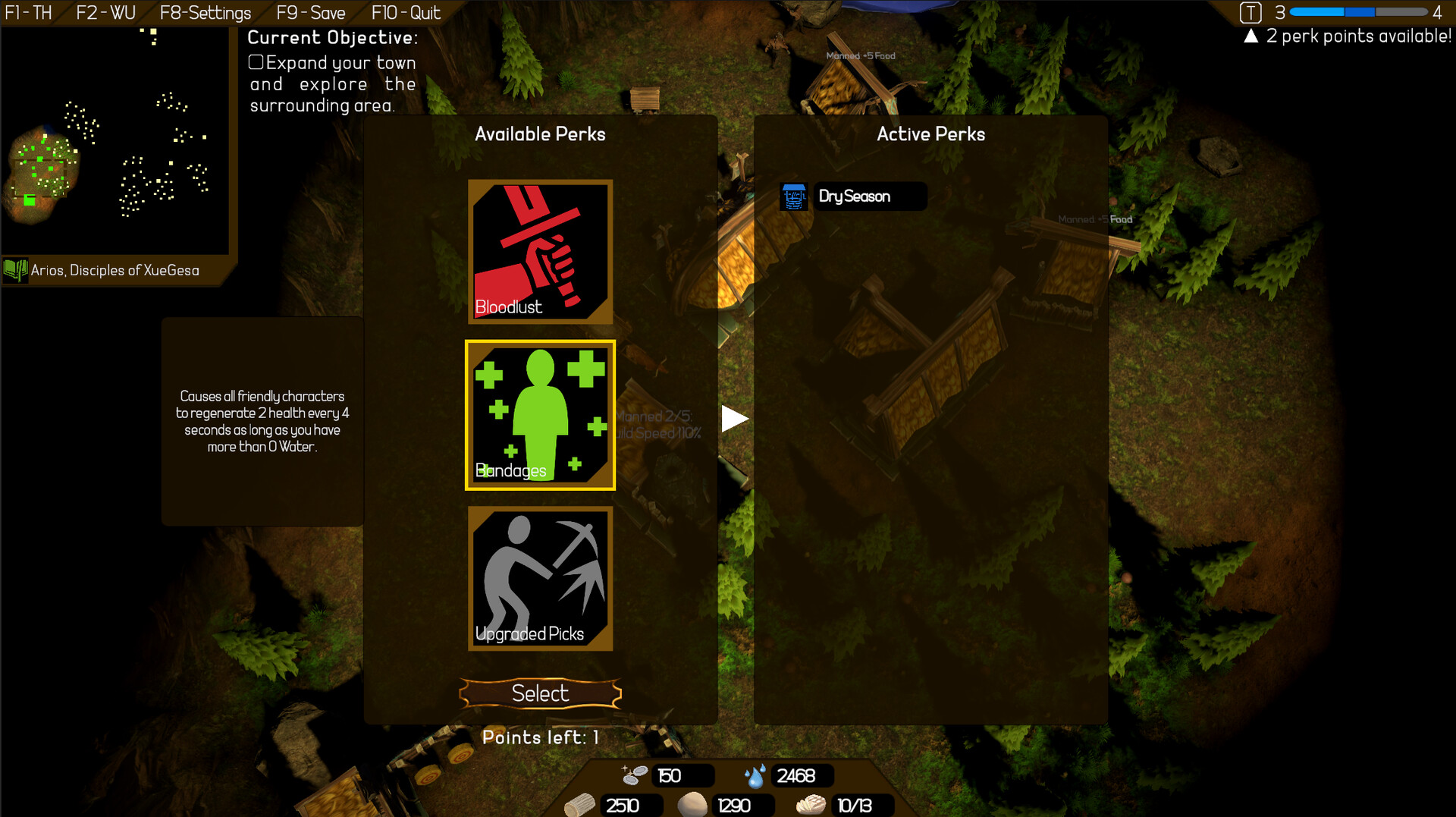Toggle the Expand your town objective checkbox
1456x817 pixels.
tap(256, 62)
